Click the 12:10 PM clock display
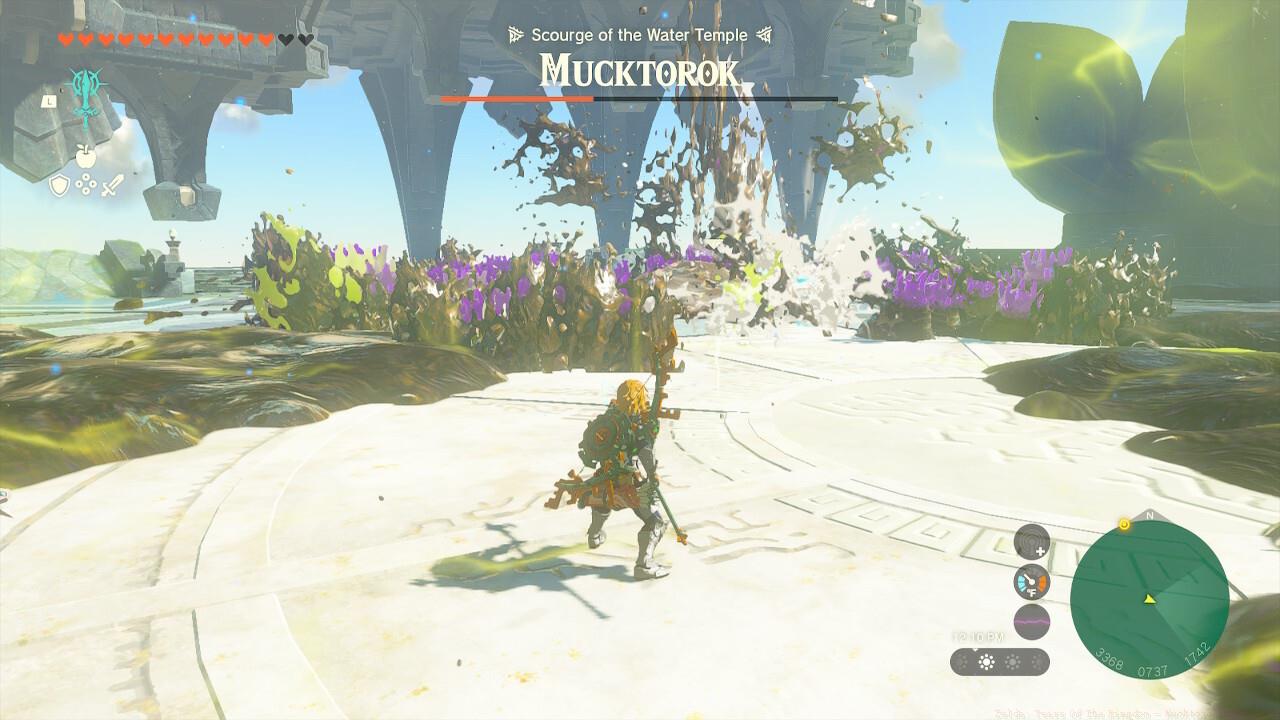Image resolution: width=1280 pixels, height=720 pixels. [x=977, y=636]
